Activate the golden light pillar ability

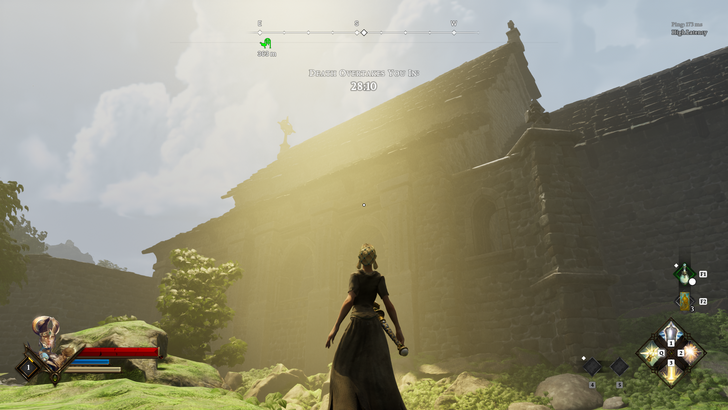(671, 370)
